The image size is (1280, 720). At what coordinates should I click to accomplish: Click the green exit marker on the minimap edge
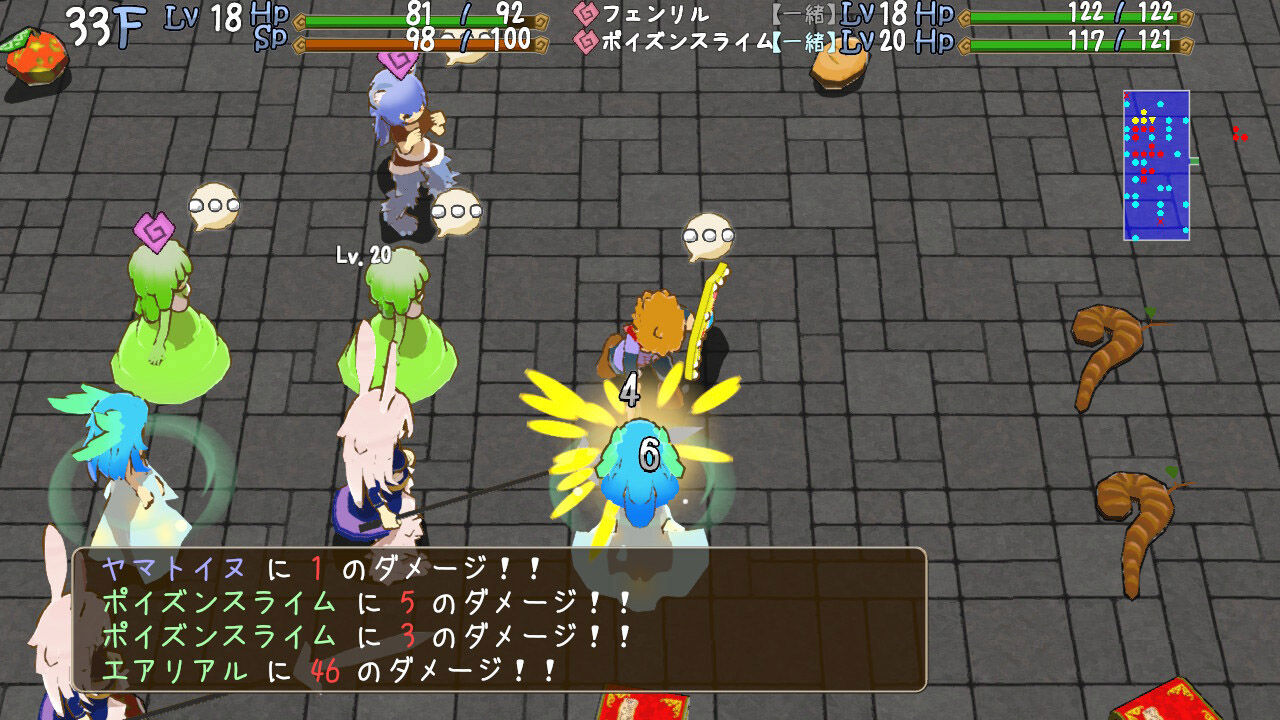(1194, 163)
